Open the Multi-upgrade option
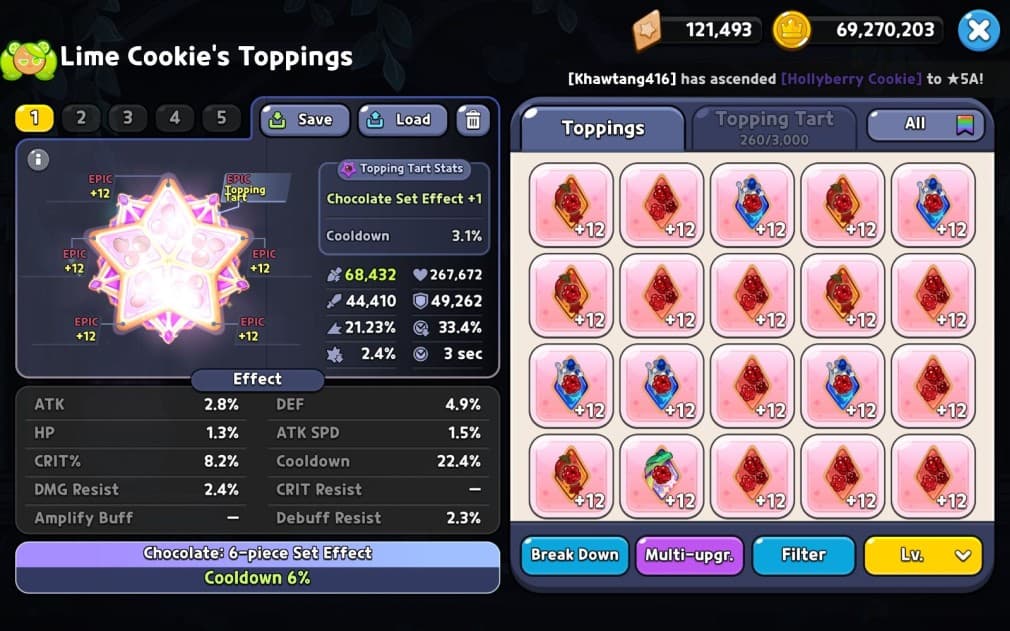Viewport: 1010px width, 631px height. coord(689,555)
